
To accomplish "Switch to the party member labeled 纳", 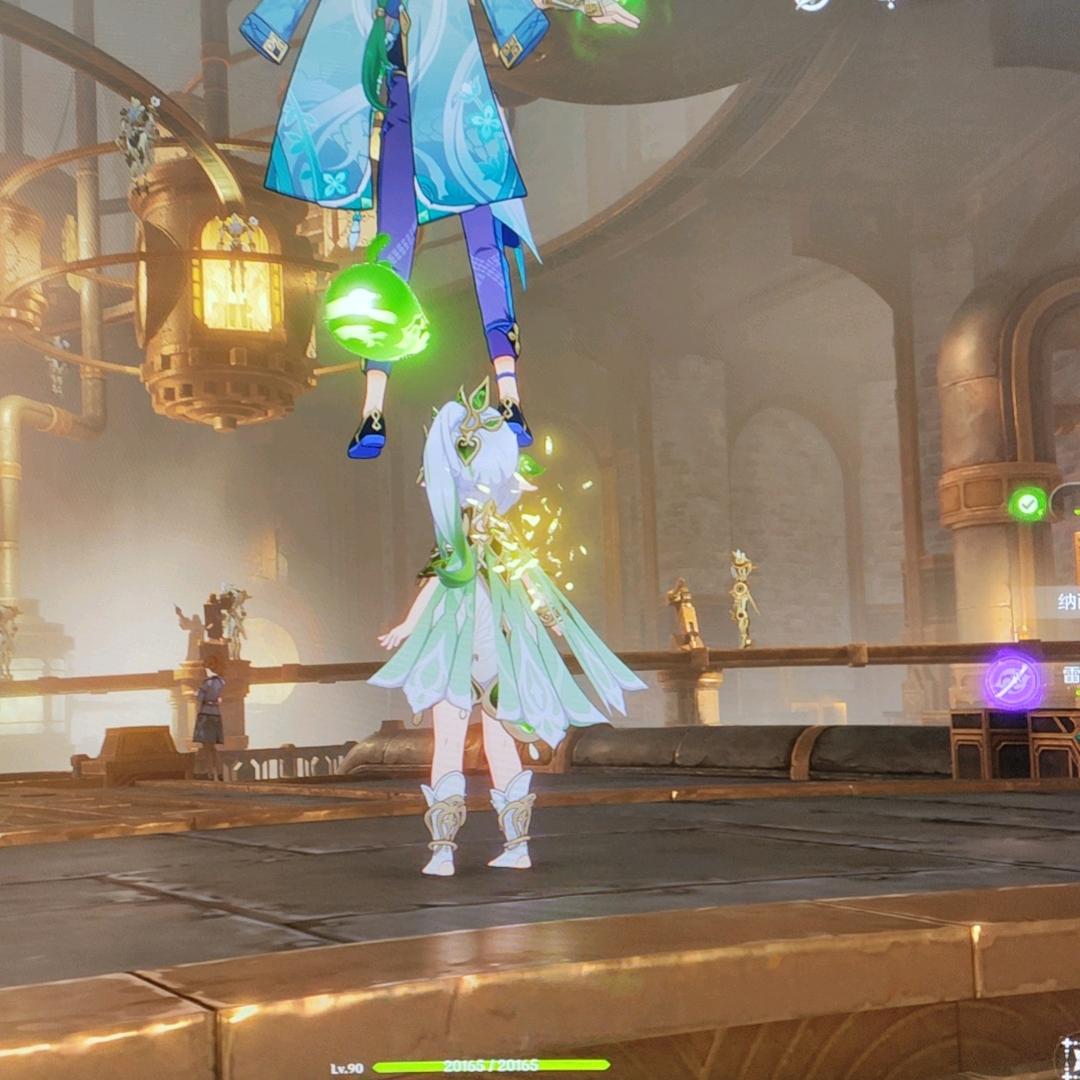I will tap(1064, 601).
